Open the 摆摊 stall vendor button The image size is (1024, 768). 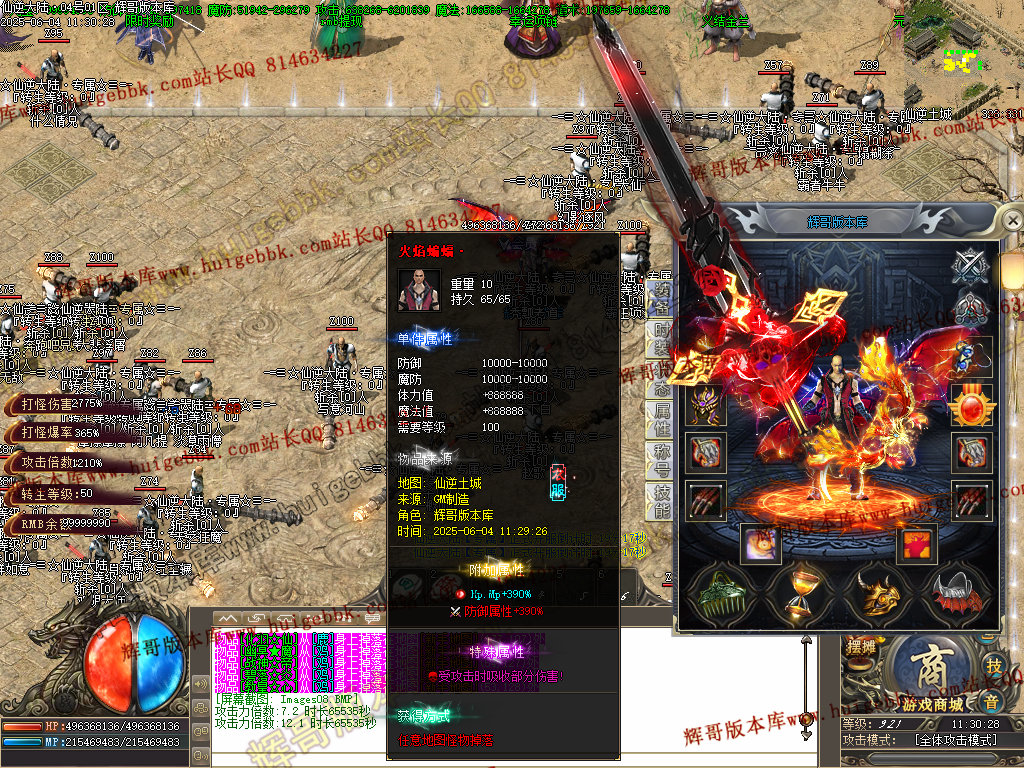pos(860,647)
